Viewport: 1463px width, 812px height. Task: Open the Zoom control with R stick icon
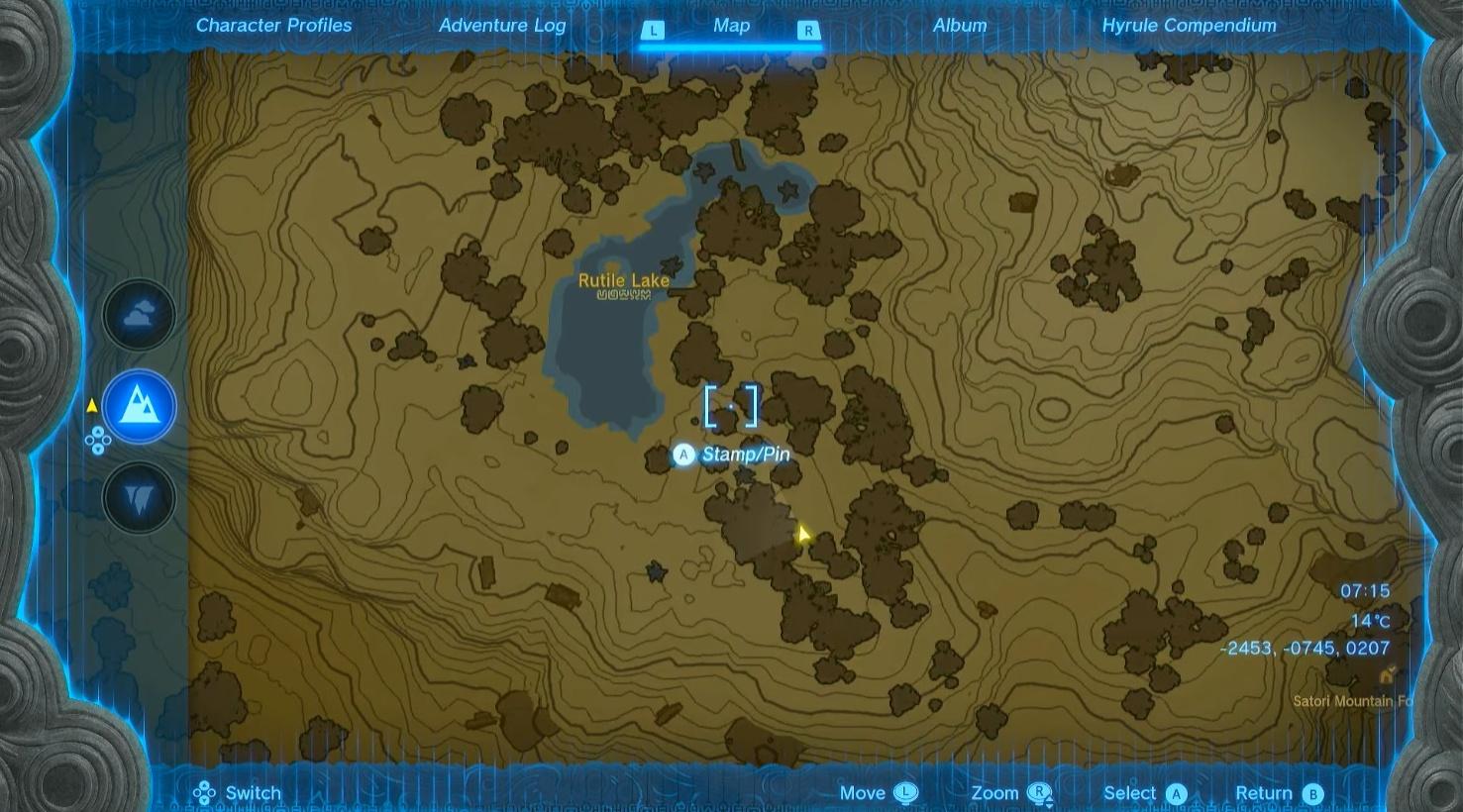(1039, 792)
